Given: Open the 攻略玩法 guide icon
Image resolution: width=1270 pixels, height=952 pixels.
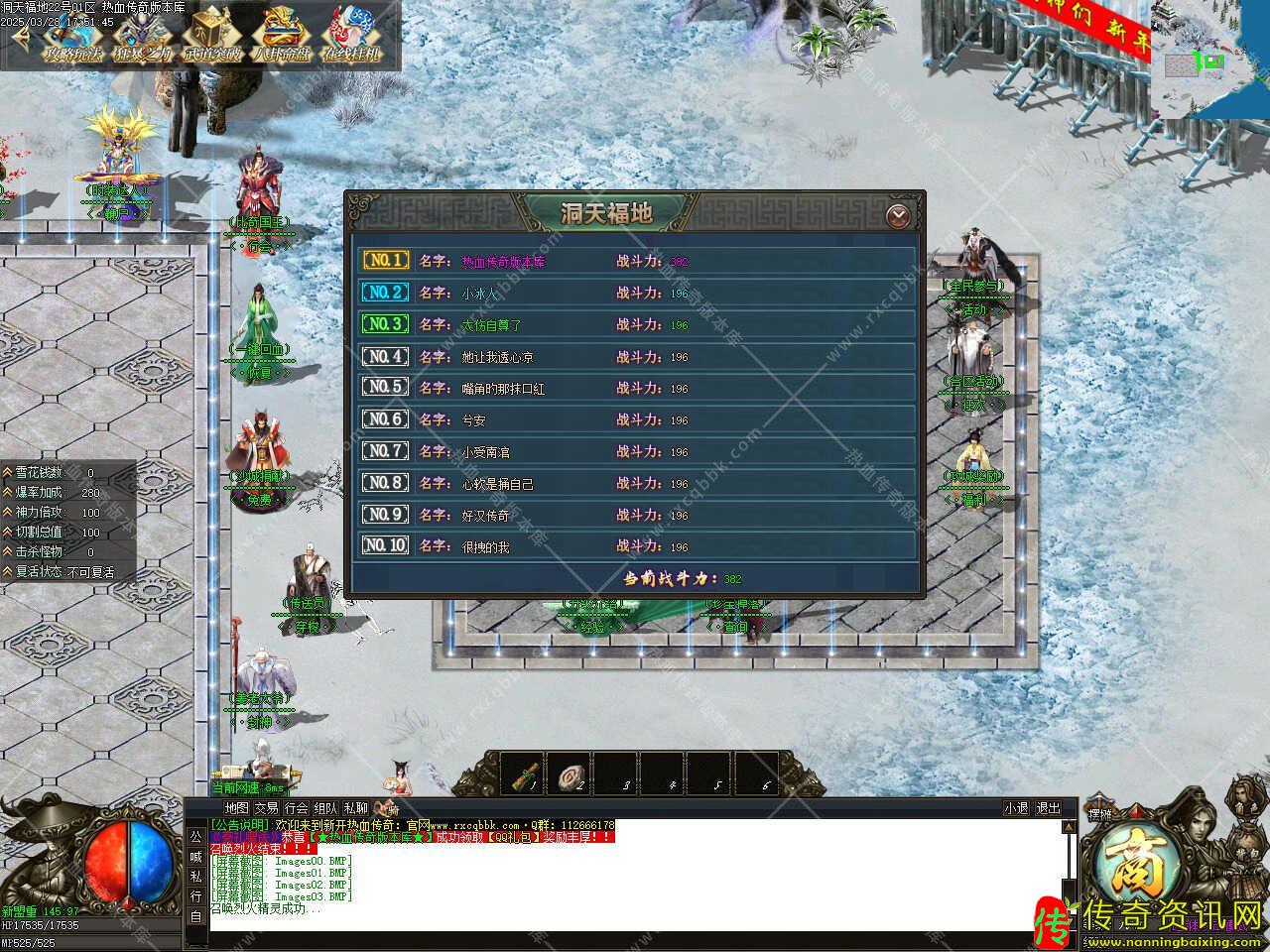Looking at the screenshot, I should [72, 36].
